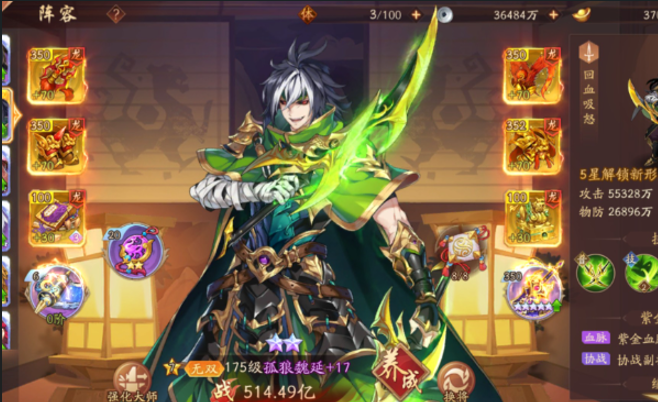Select the golden armor level 352 slot

click(531, 142)
